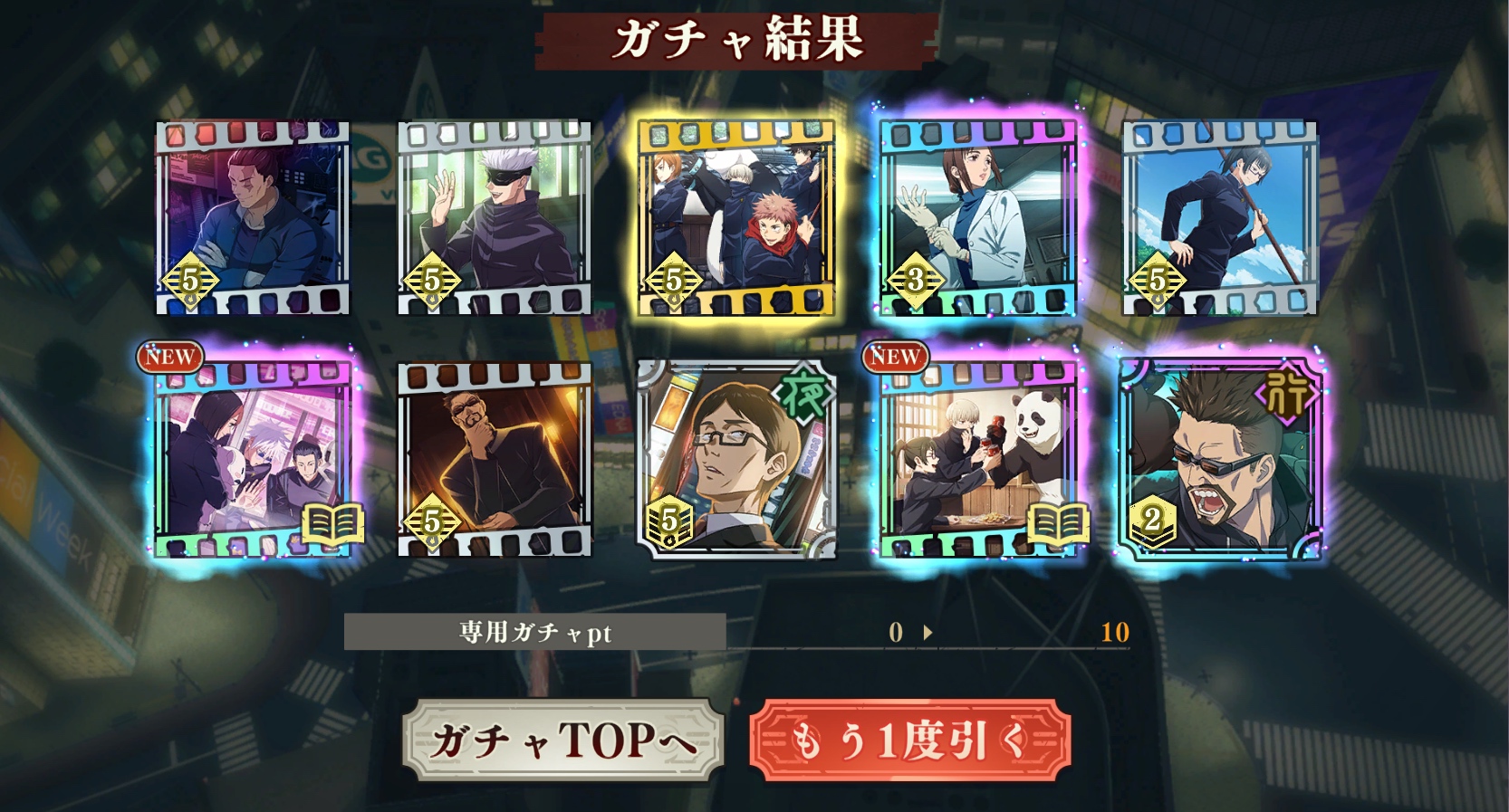
Task: Pull again with もう1度引く button
Action: tap(910, 740)
